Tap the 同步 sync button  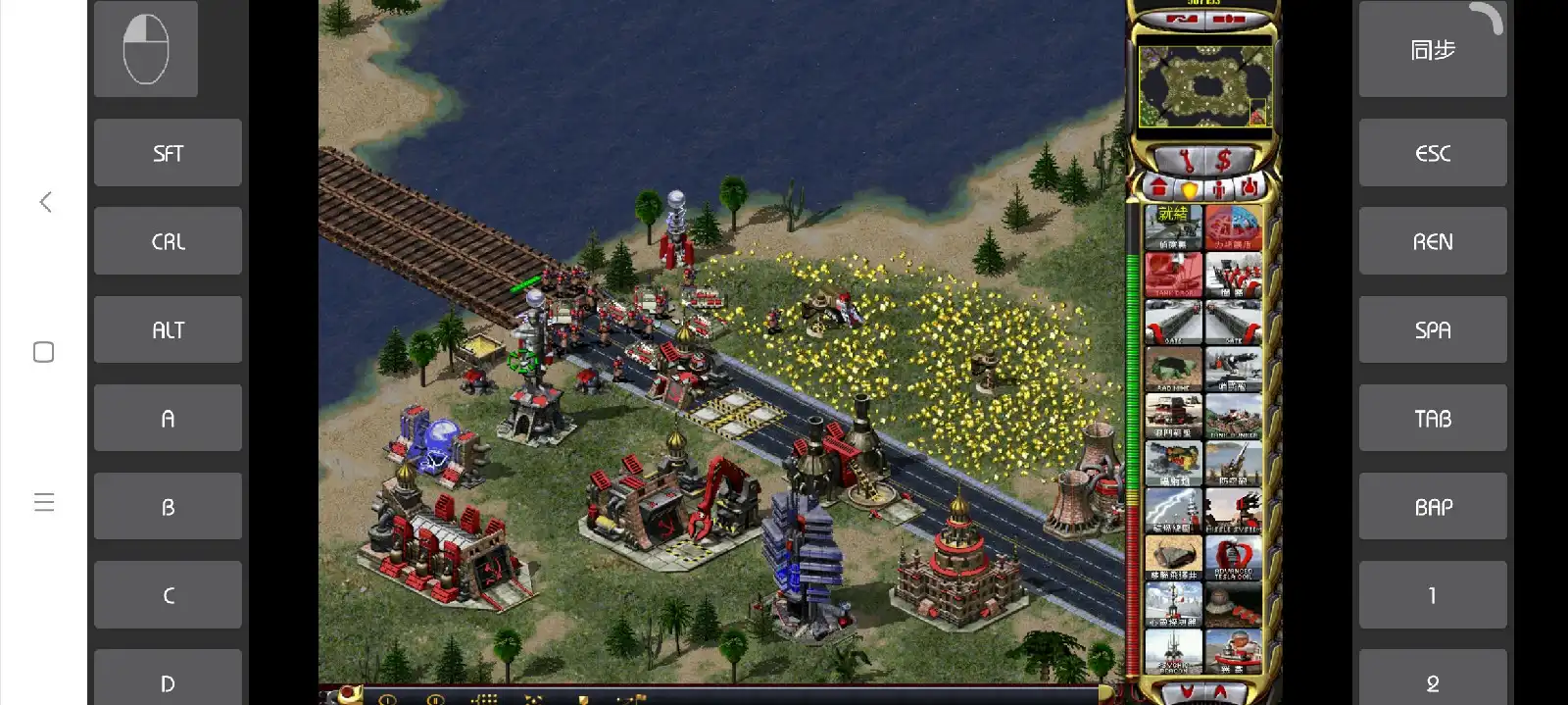pyautogui.click(x=1432, y=50)
